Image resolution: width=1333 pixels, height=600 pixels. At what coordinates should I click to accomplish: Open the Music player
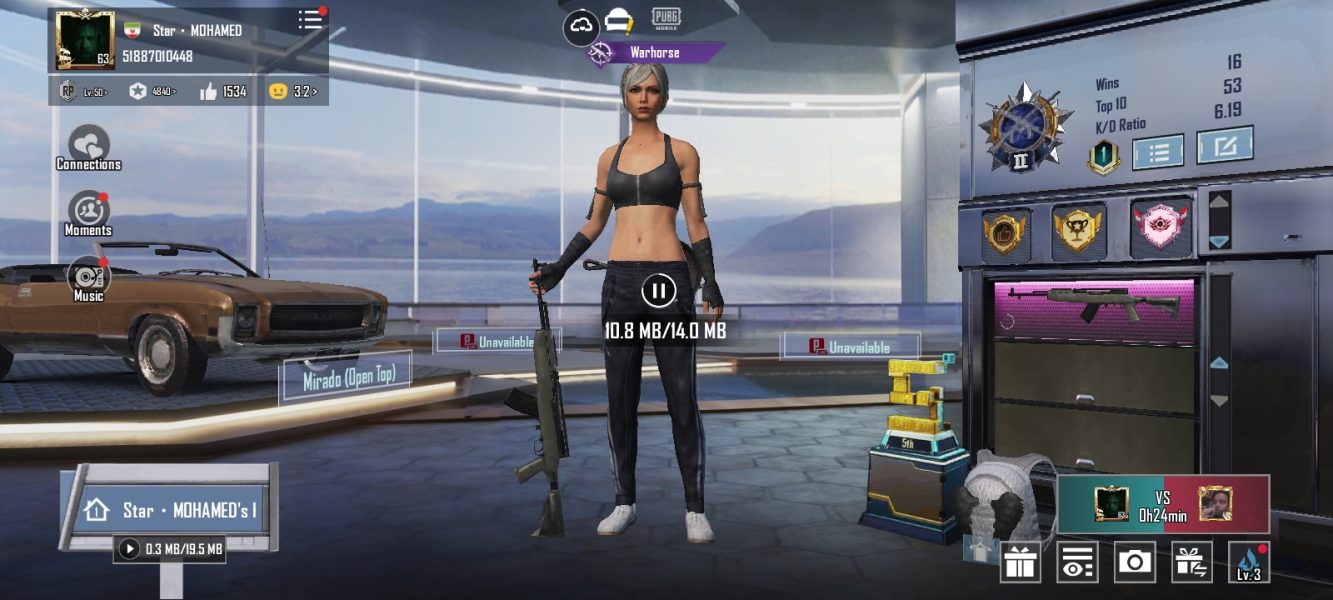tap(88, 279)
